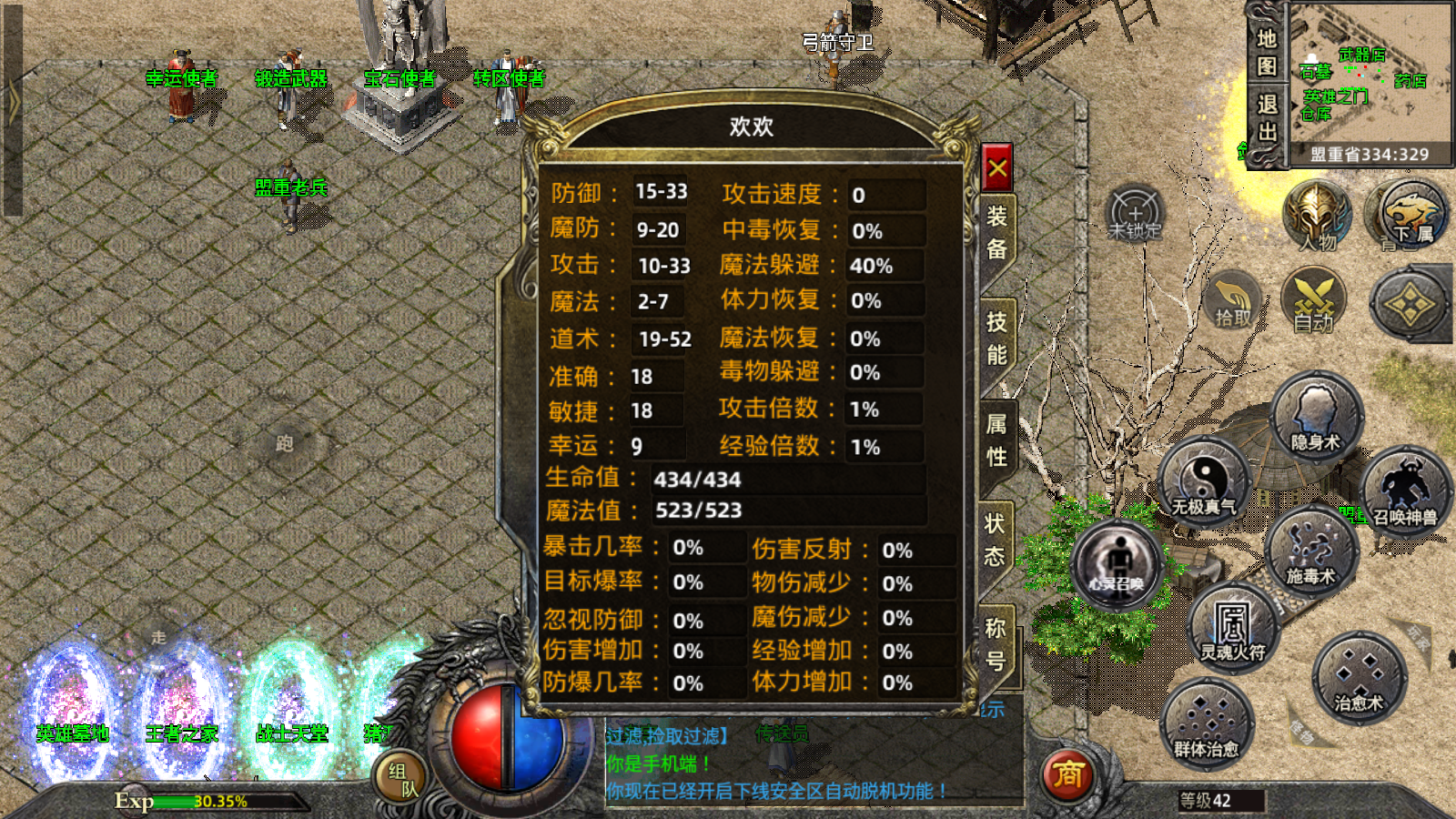This screenshot has height=819, width=1456.
Task: Open the 商 shop button
Action: (1067, 775)
